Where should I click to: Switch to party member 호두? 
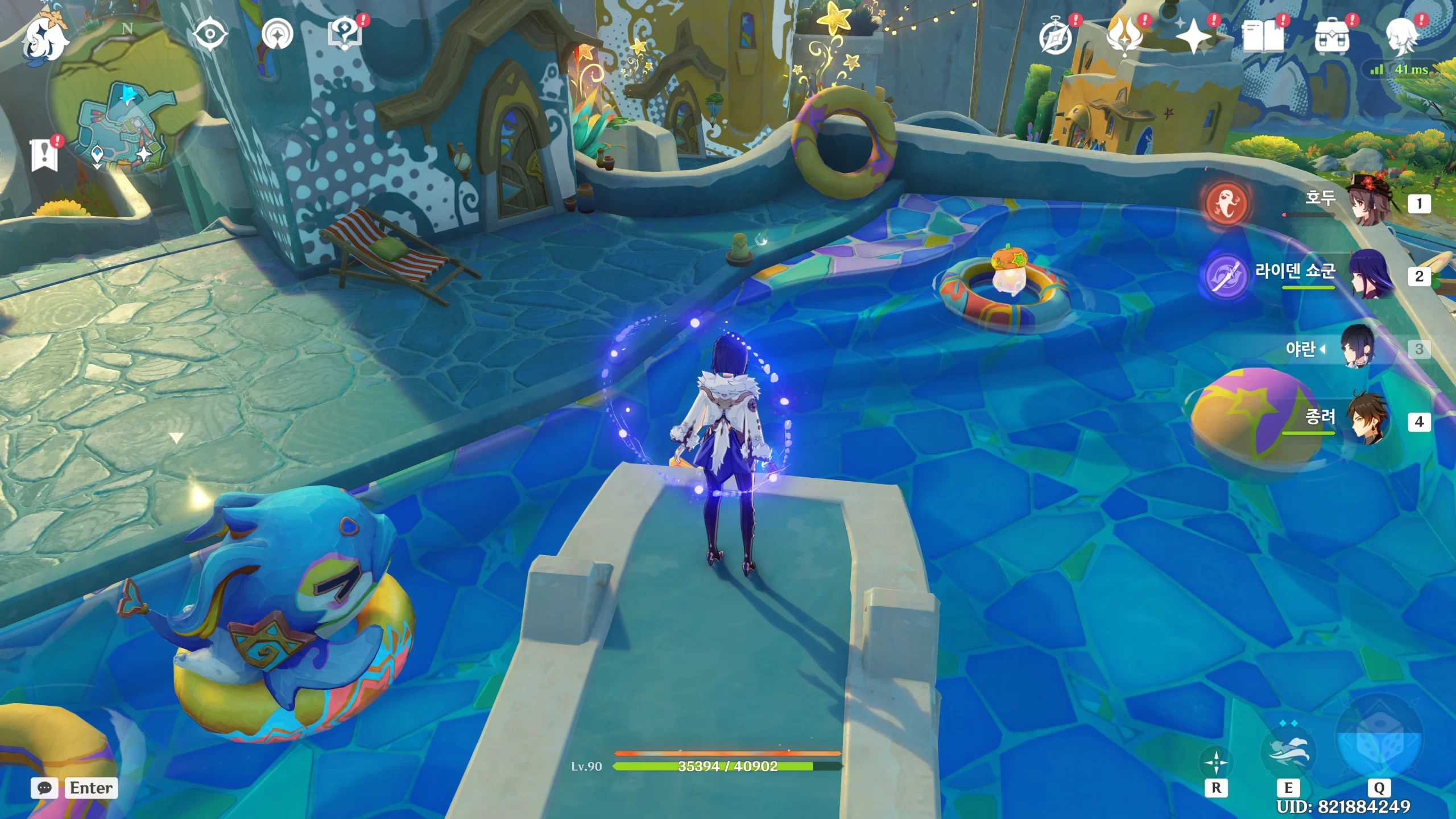[1370, 203]
